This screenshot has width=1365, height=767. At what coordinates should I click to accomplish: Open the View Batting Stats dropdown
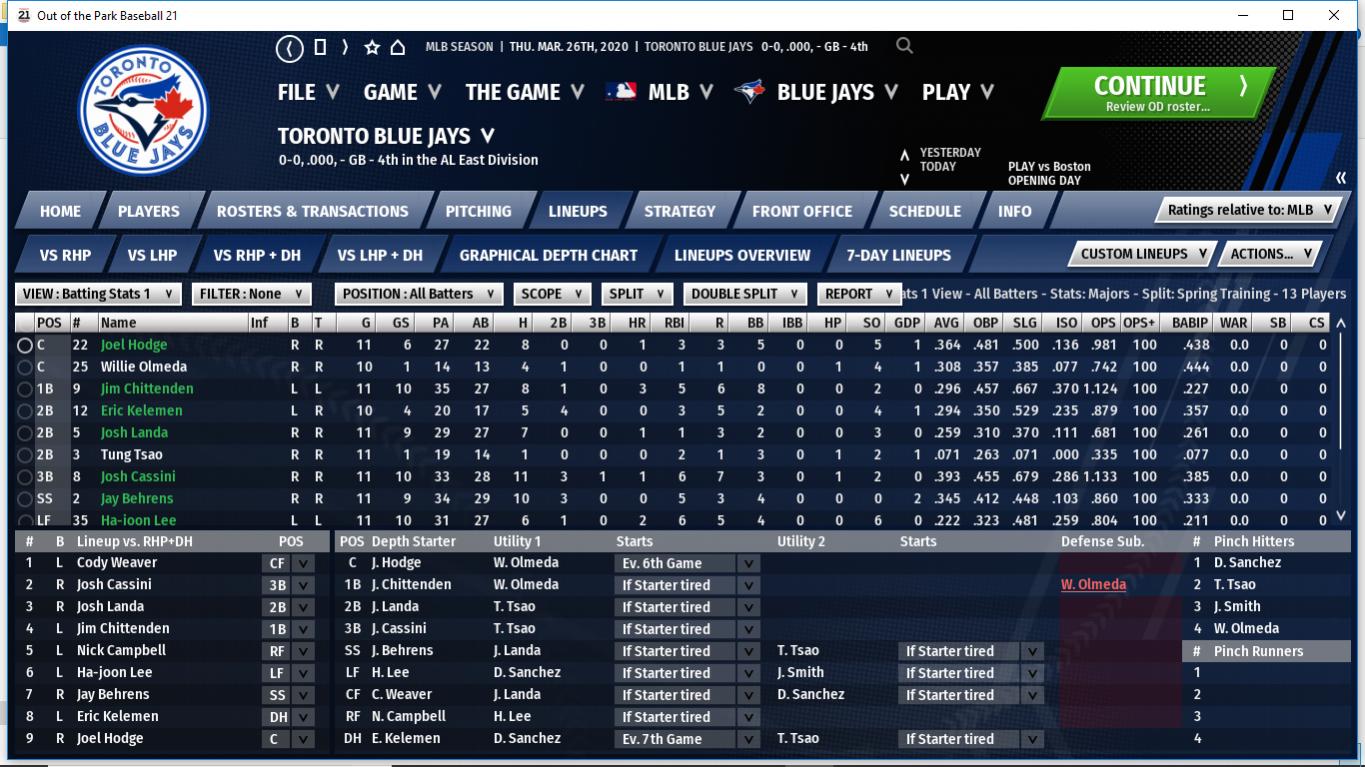click(x=98, y=294)
